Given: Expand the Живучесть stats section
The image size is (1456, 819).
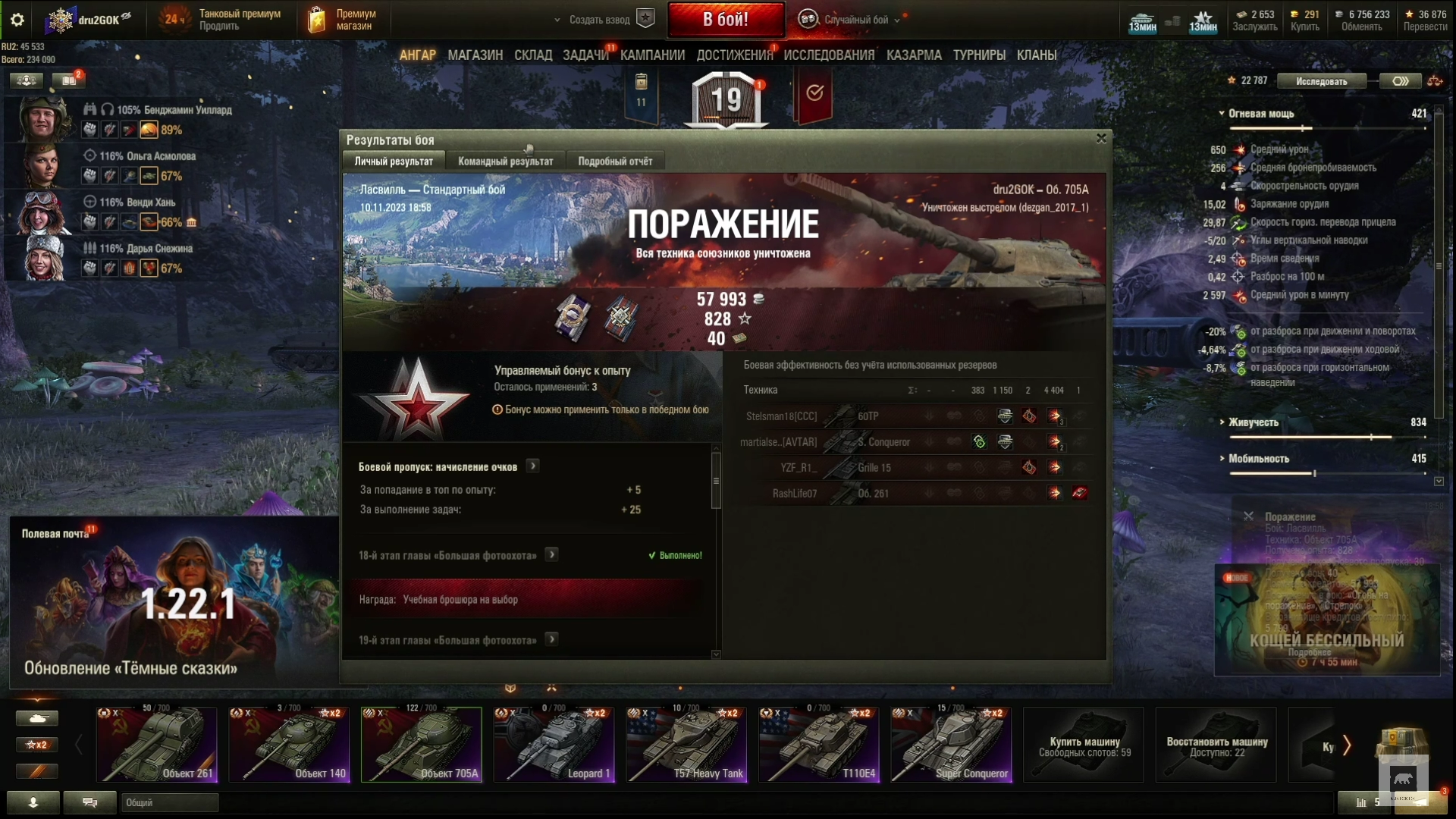Looking at the screenshot, I should click(1253, 422).
